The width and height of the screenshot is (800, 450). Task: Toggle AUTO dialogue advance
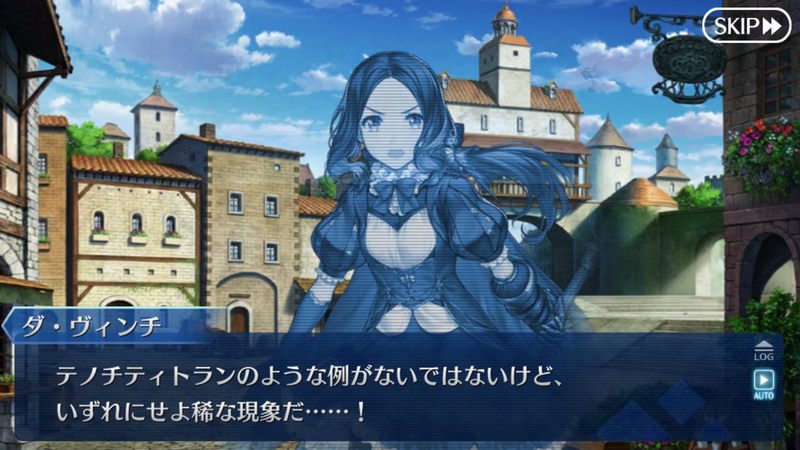[764, 384]
